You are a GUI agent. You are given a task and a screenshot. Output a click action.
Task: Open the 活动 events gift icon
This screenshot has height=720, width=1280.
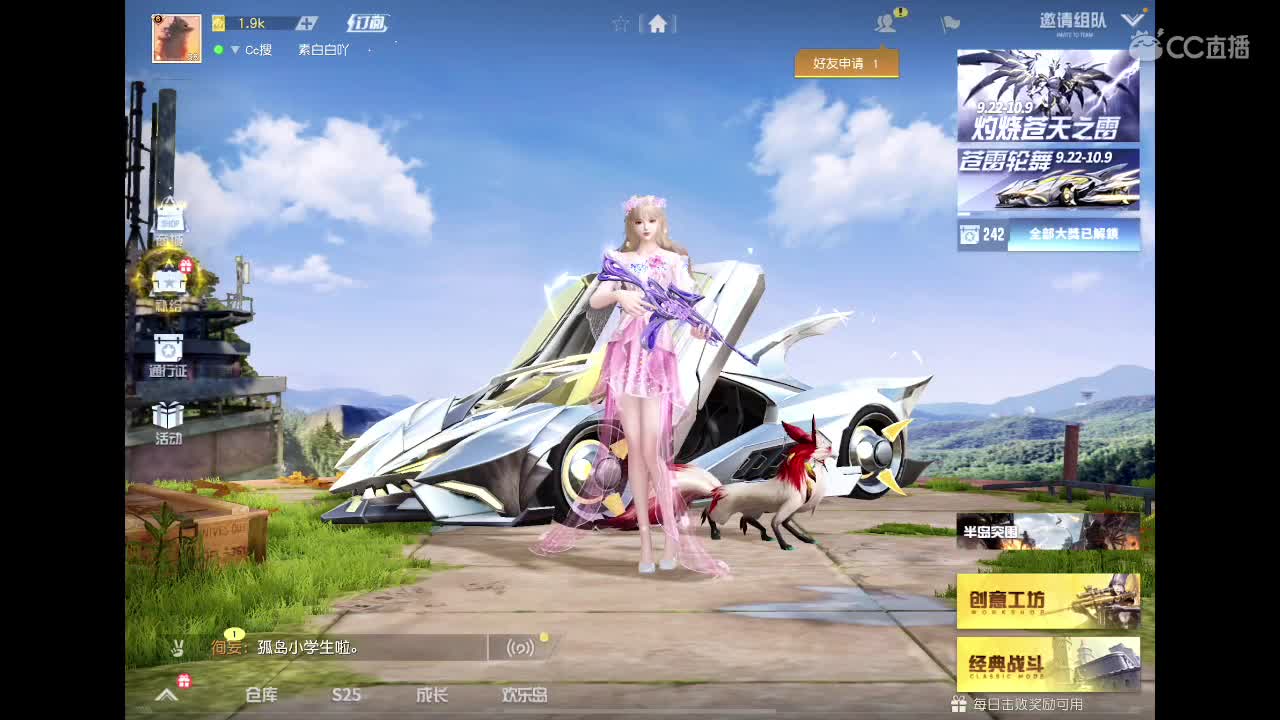tap(168, 418)
